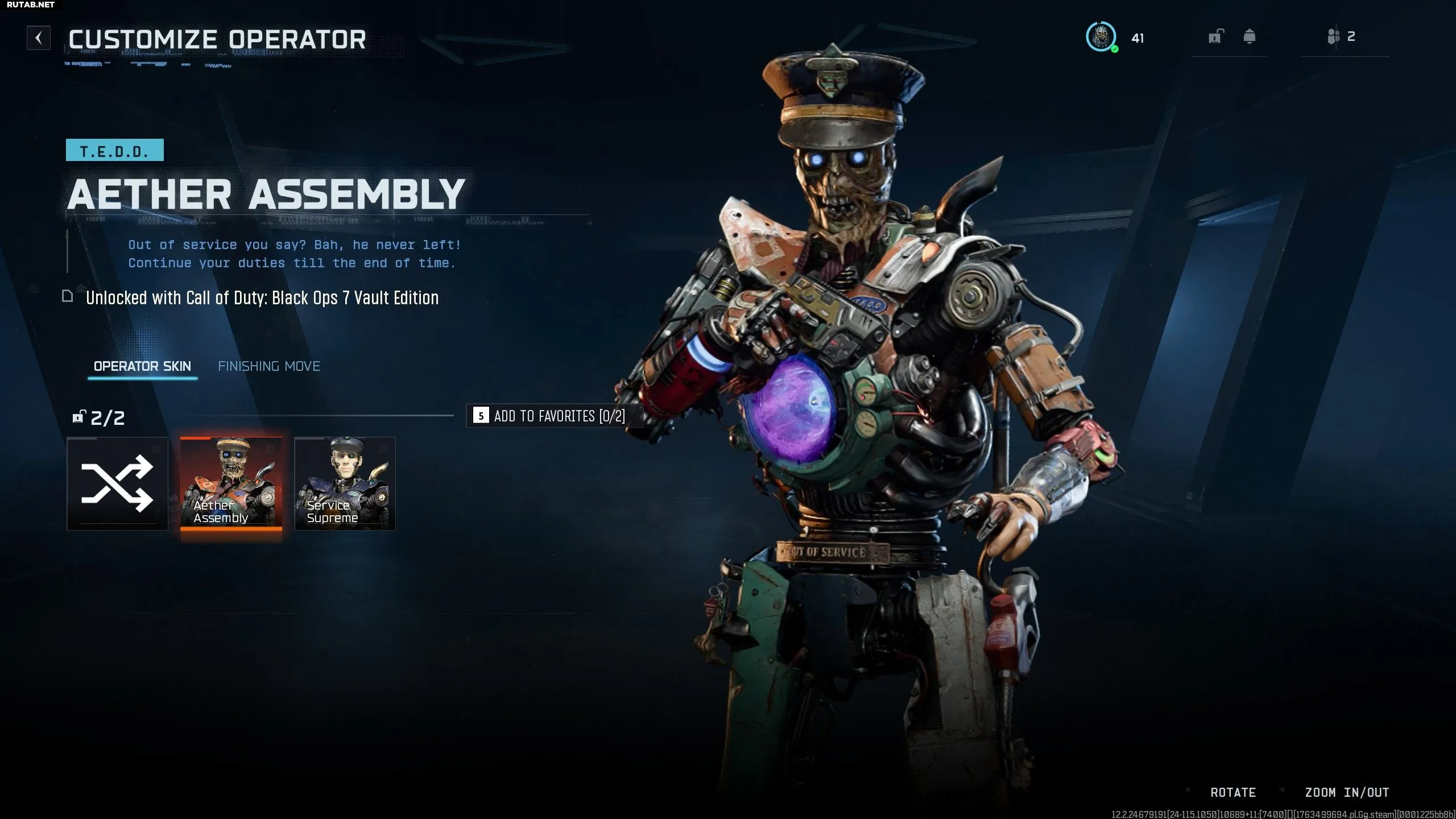Select the Aether Assembly skin thumbnail
The width and height of the screenshot is (1456, 819).
click(231, 483)
